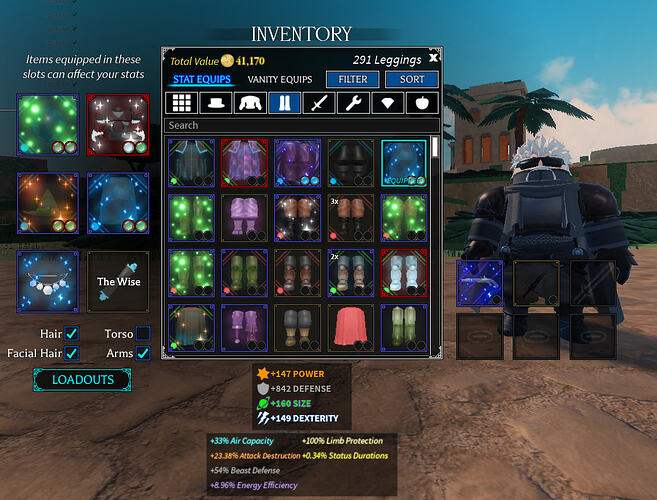Sort the inventory items

(412, 79)
